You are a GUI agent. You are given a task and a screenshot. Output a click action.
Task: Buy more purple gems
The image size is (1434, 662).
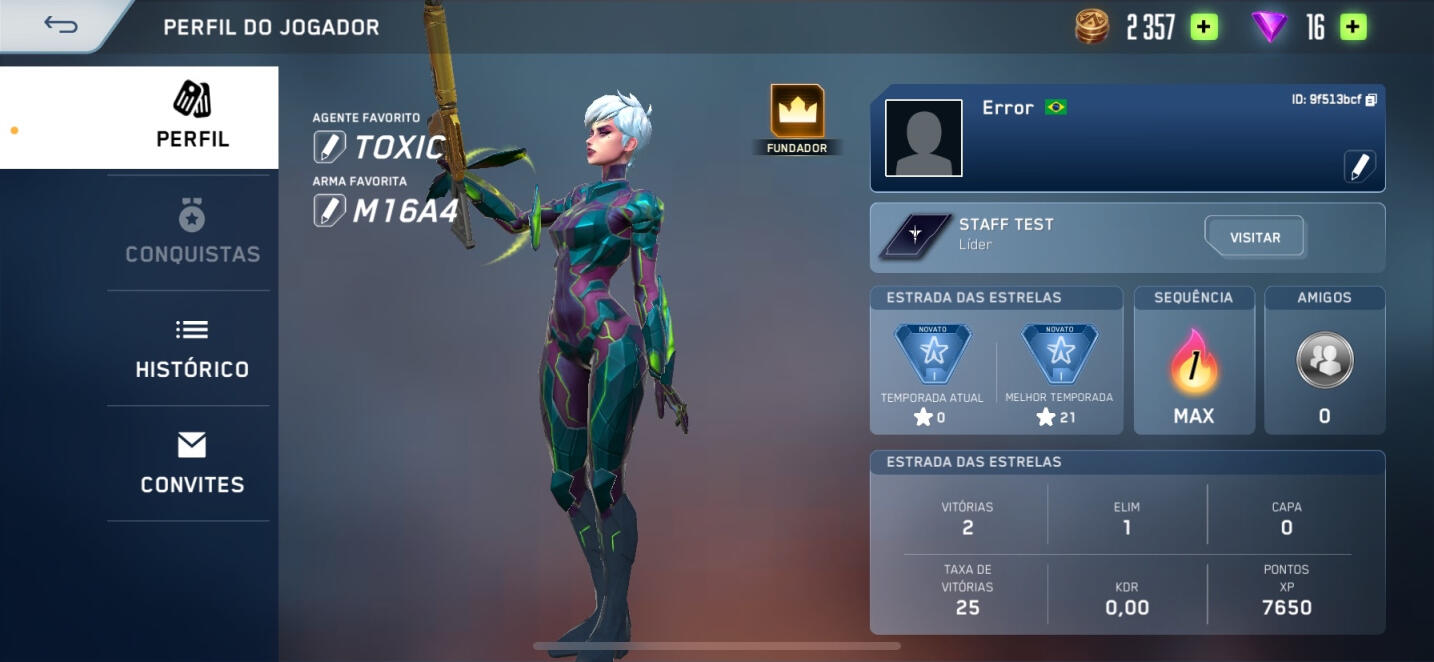tap(1353, 27)
